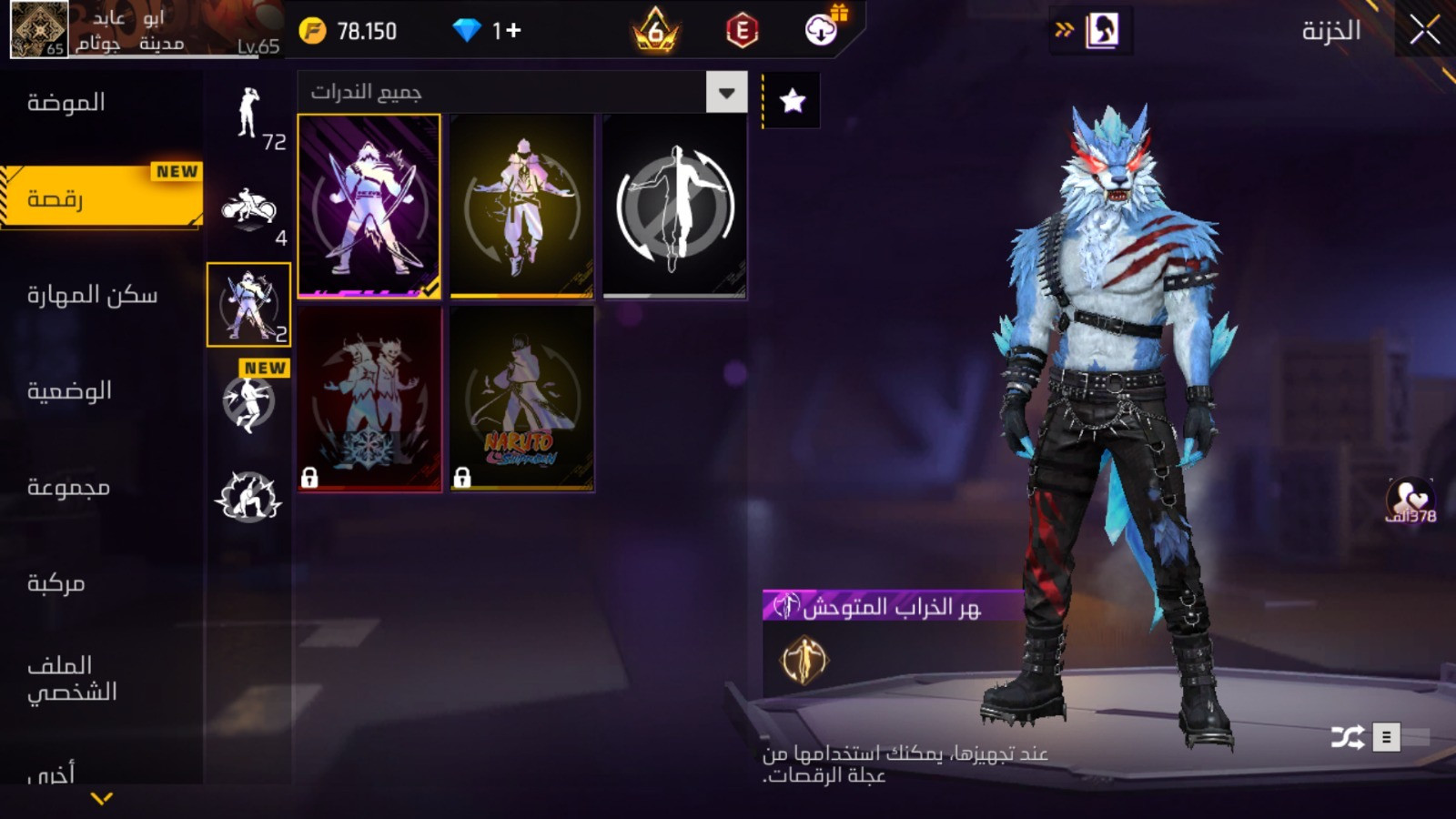Open the الموضة (Fashion) category
The height and width of the screenshot is (819, 1456).
click(66, 103)
